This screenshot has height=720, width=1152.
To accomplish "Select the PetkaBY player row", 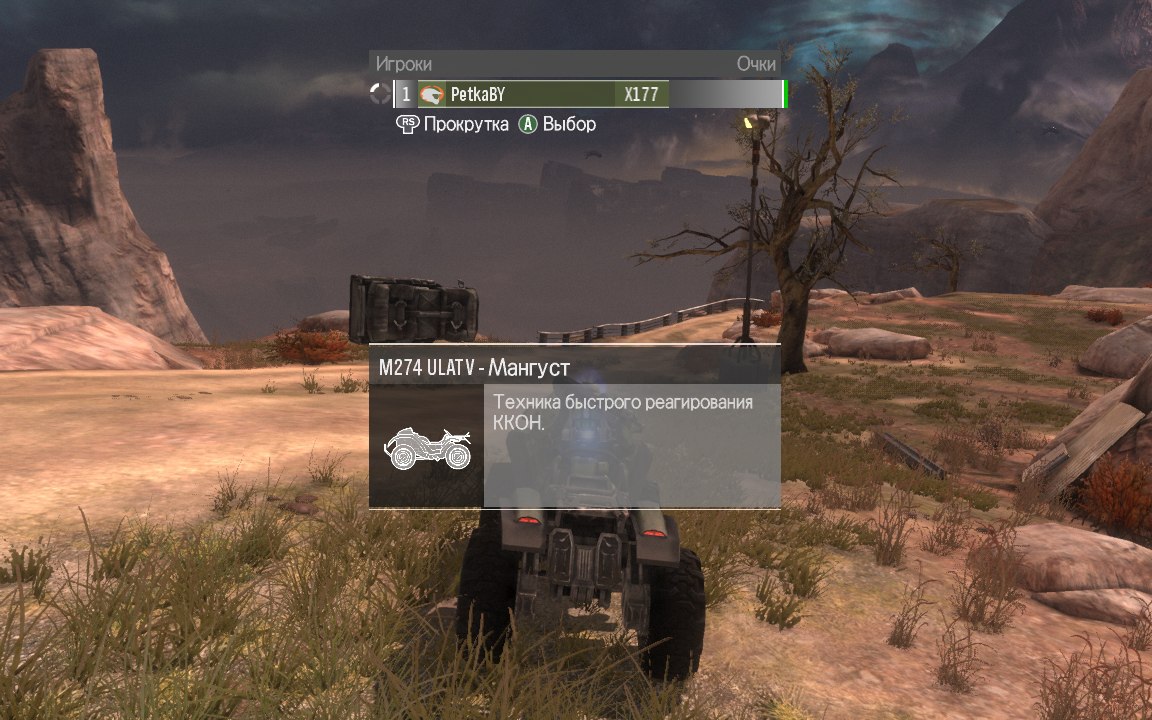I will click(540, 95).
